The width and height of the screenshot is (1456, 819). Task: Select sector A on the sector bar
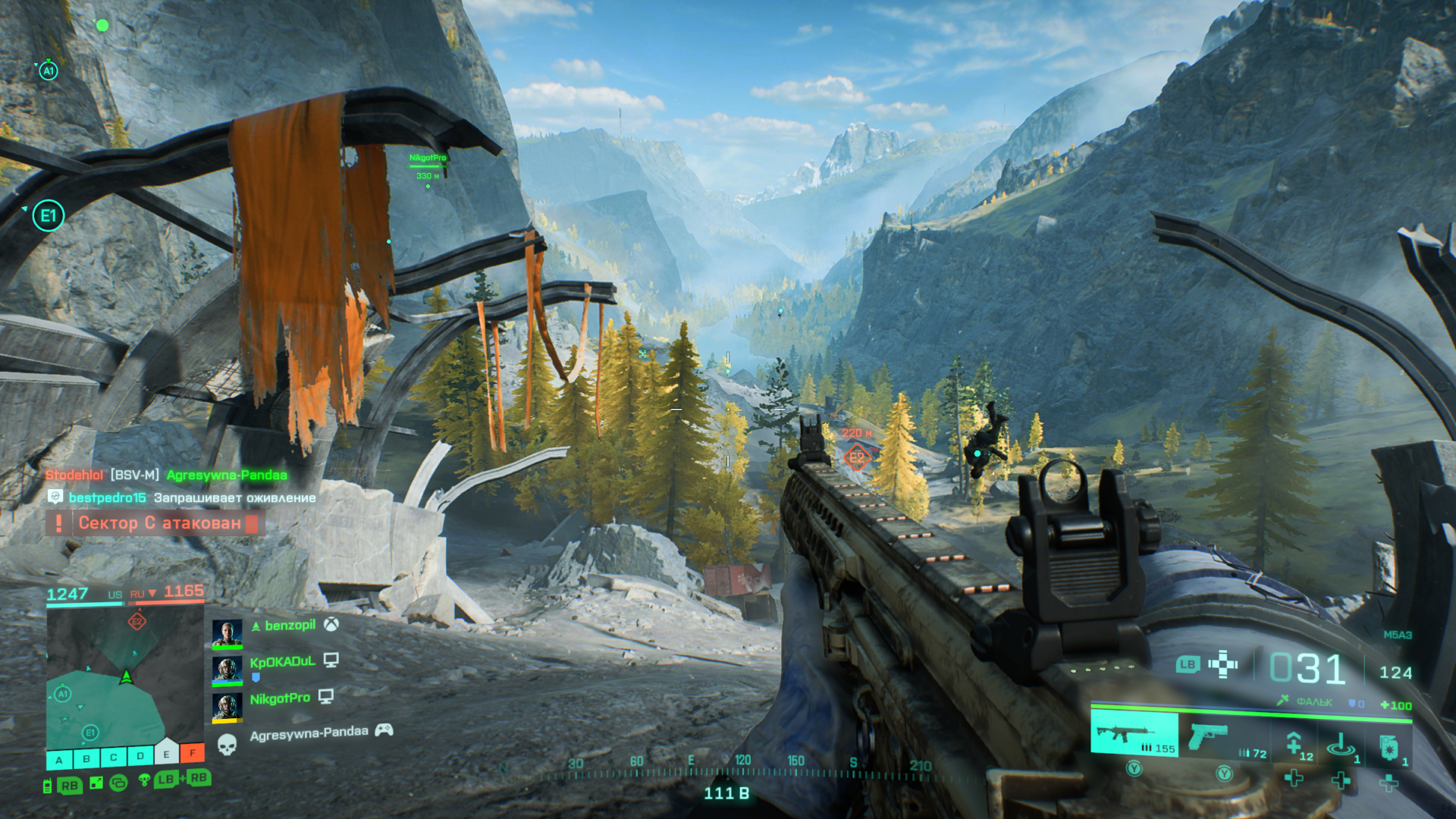[59, 759]
